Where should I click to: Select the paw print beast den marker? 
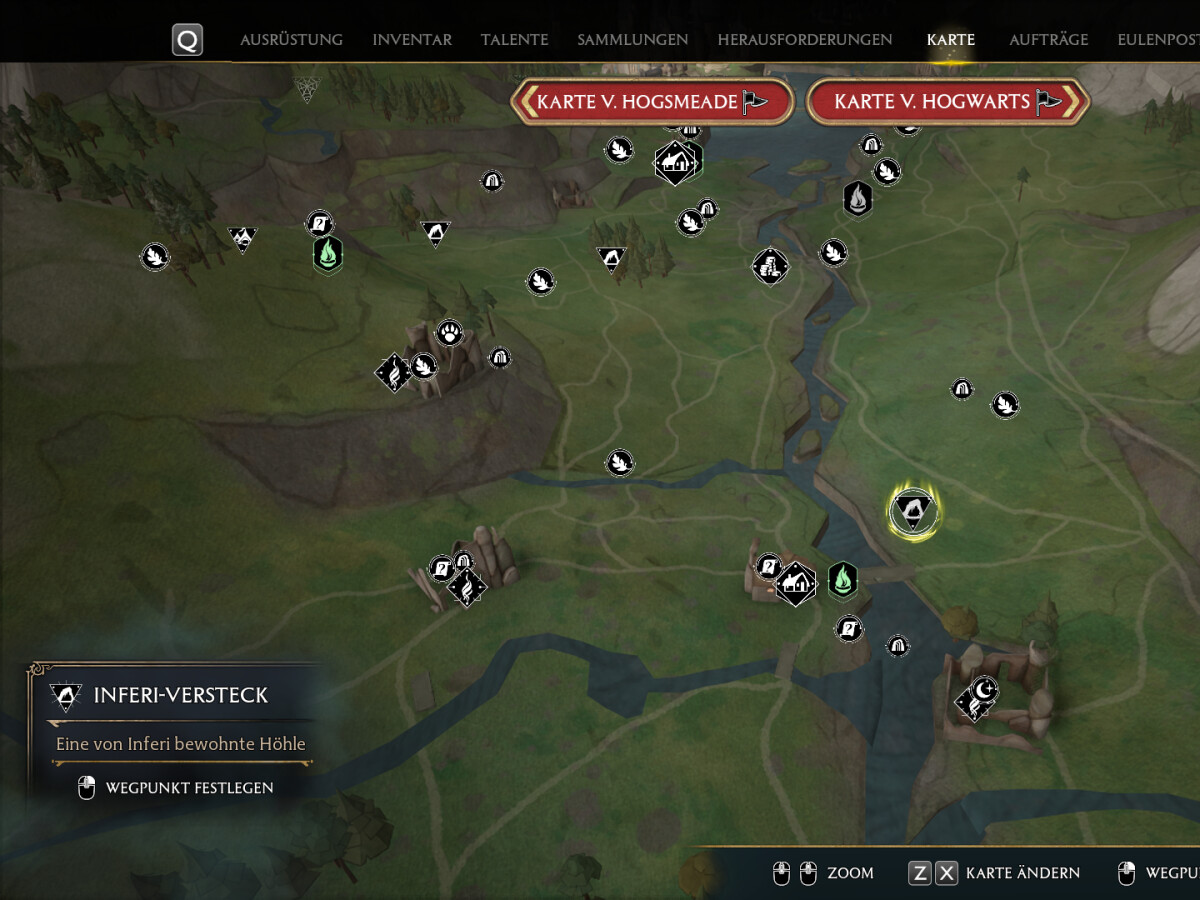tap(450, 332)
